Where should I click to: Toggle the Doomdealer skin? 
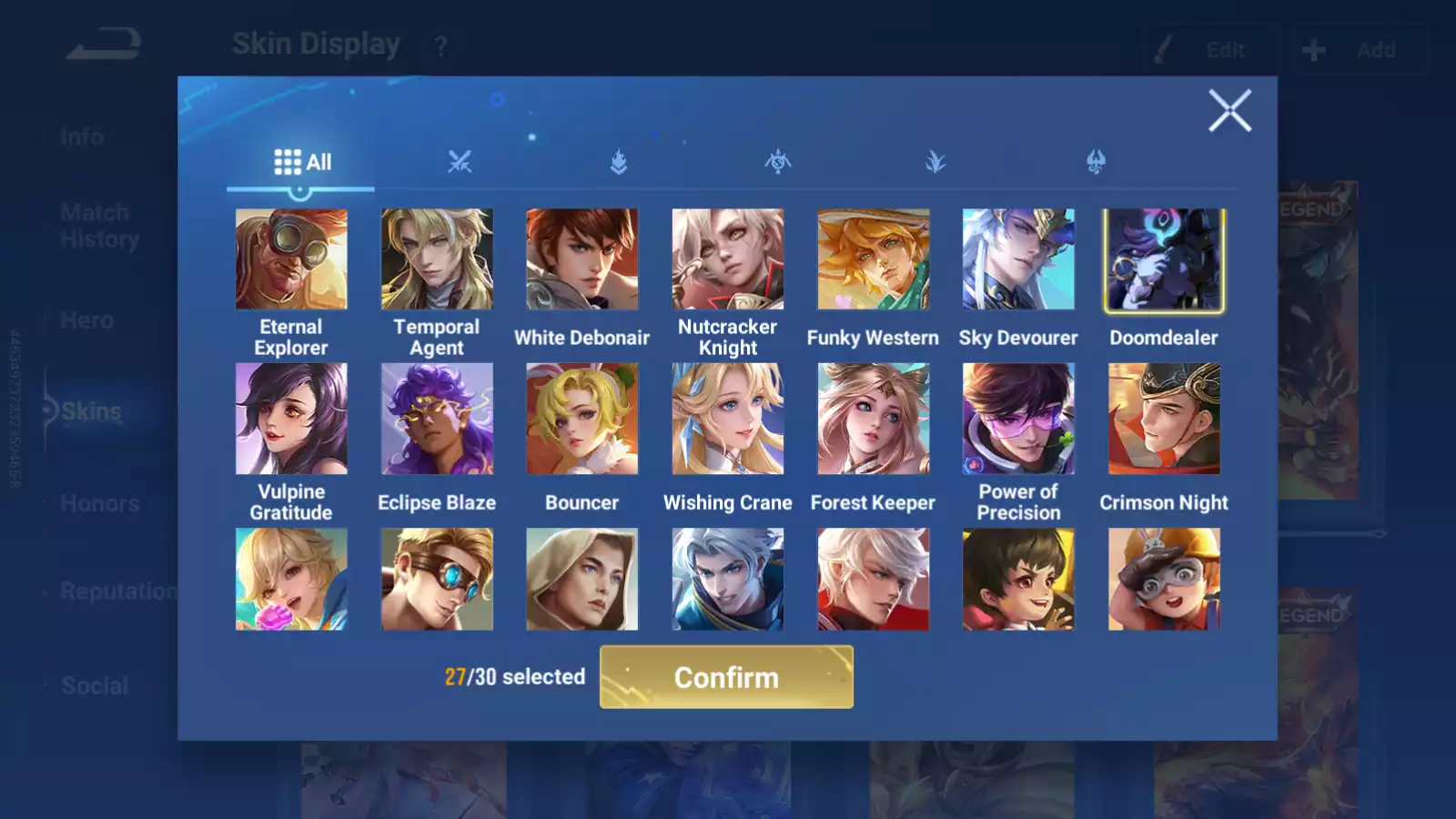pos(1164,259)
